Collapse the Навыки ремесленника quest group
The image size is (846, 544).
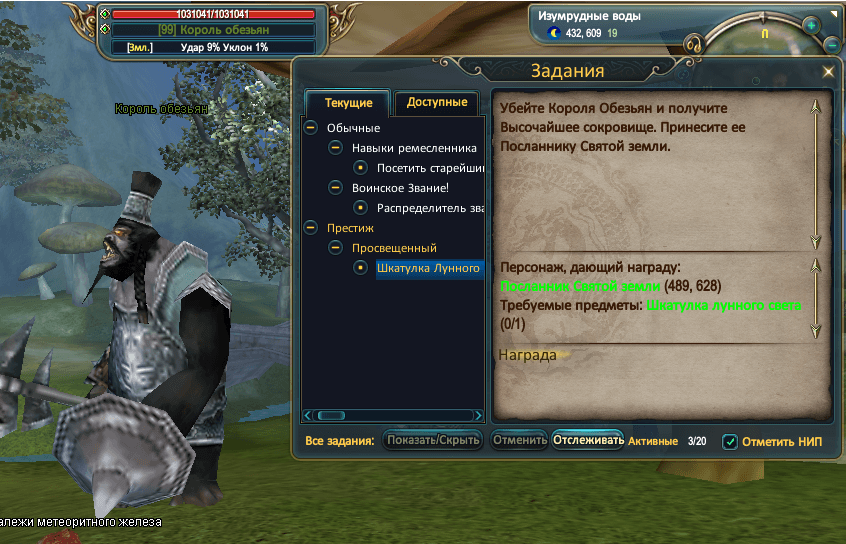[x=336, y=148]
